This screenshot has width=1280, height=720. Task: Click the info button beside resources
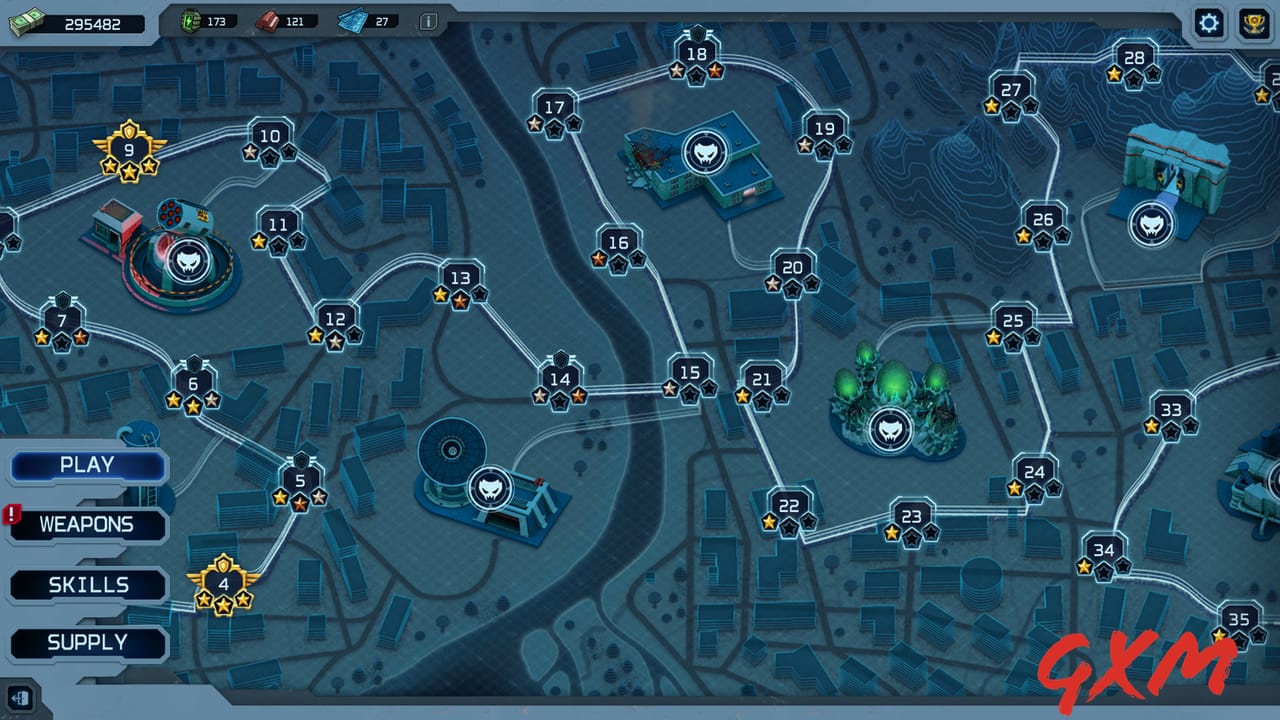pyautogui.click(x=428, y=21)
